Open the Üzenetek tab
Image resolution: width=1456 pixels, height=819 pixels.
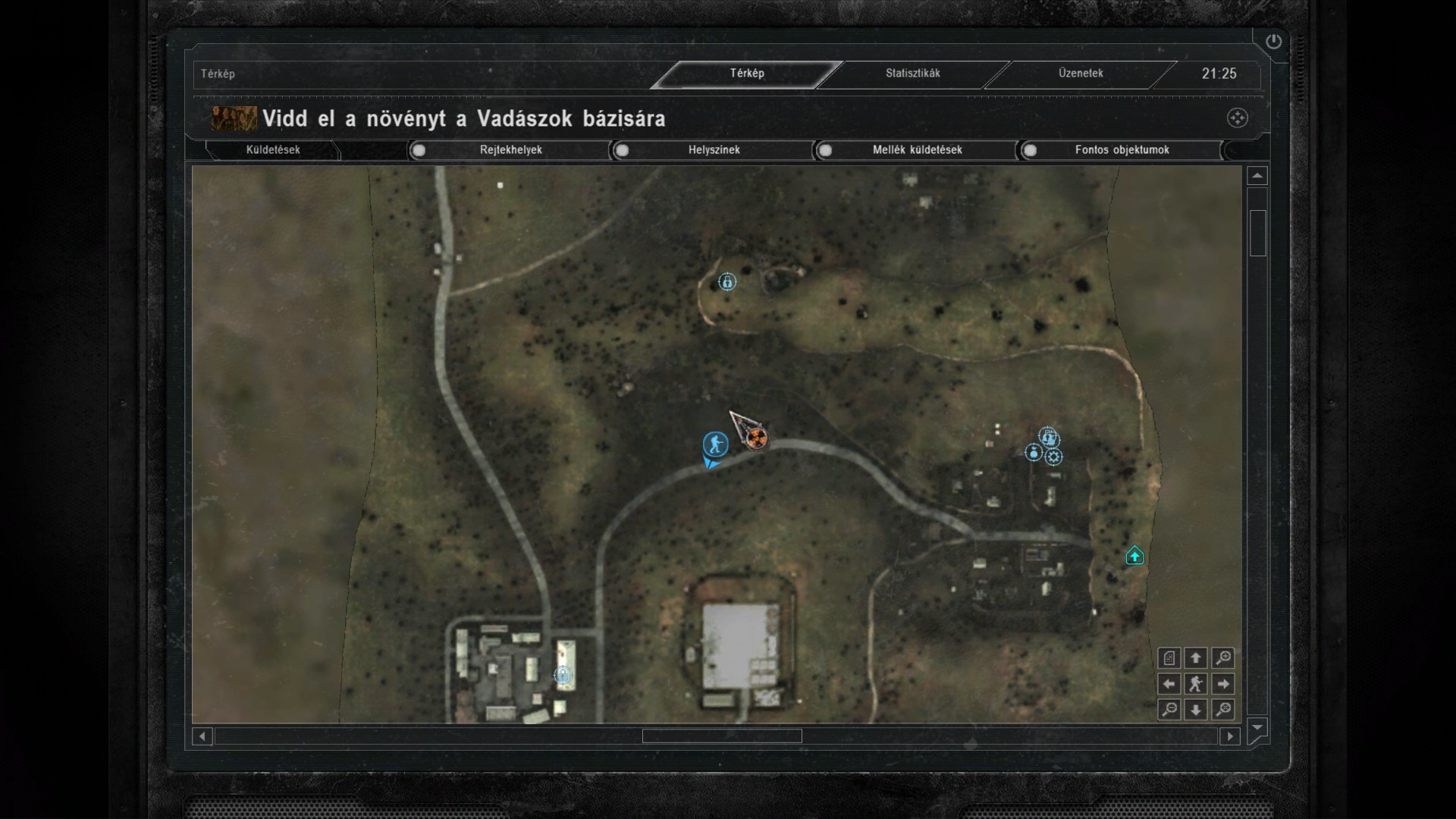coord(1081,74)
